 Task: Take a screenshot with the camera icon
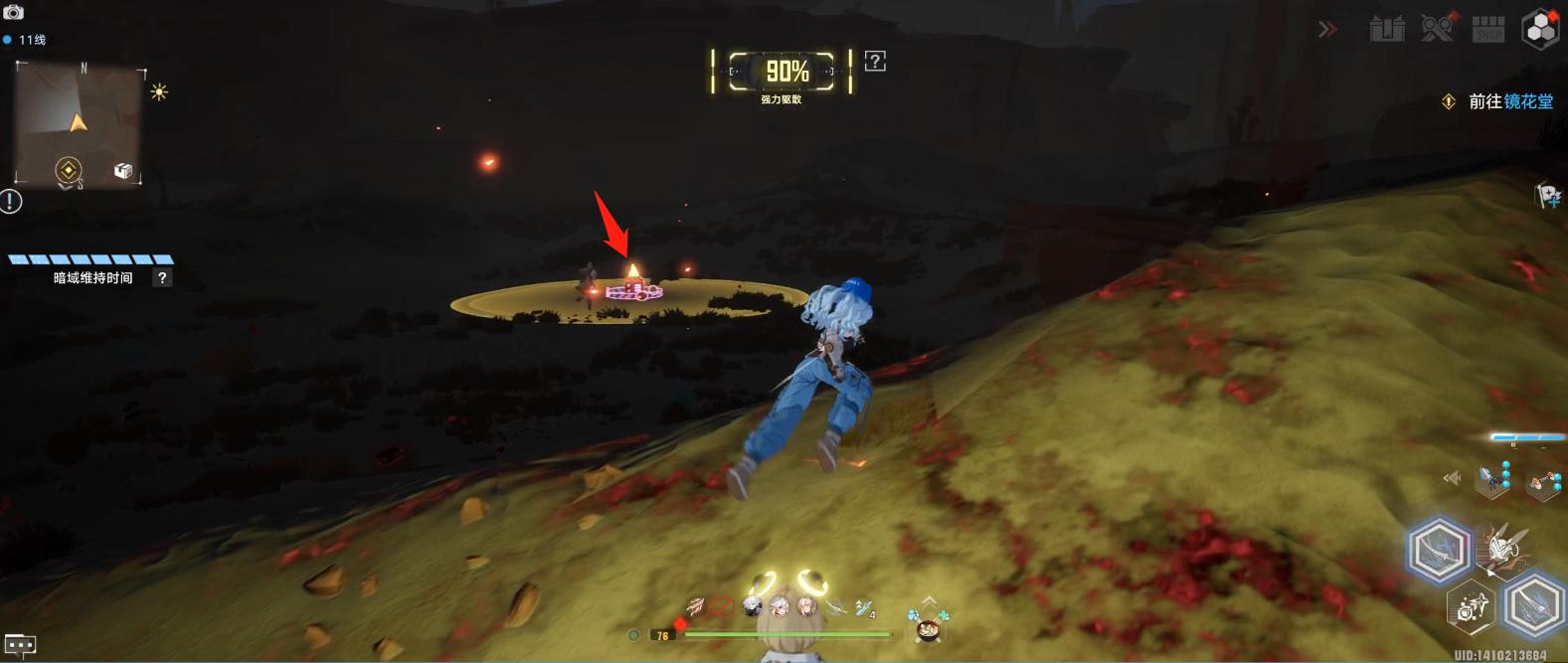click(x=14, y=12)
